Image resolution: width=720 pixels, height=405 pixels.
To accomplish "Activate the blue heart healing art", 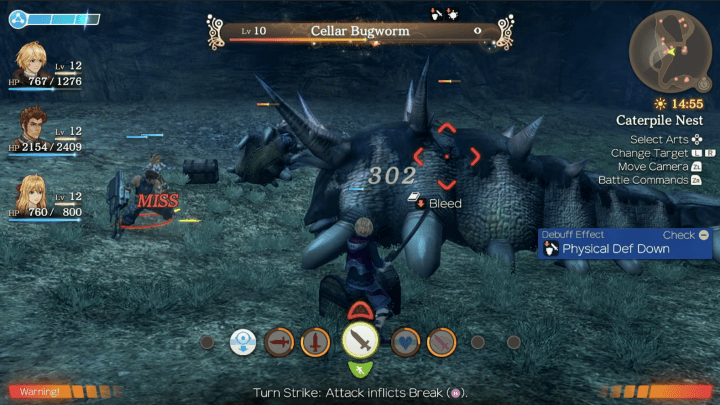I will click(404, 343).
